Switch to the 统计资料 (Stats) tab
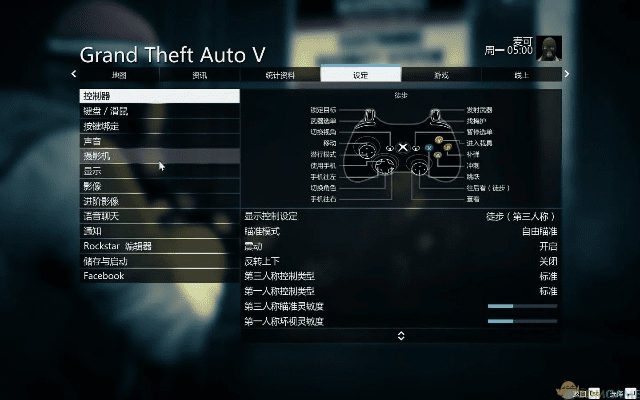The width and height of the screenshot is (640, 400). coord(280,75)
